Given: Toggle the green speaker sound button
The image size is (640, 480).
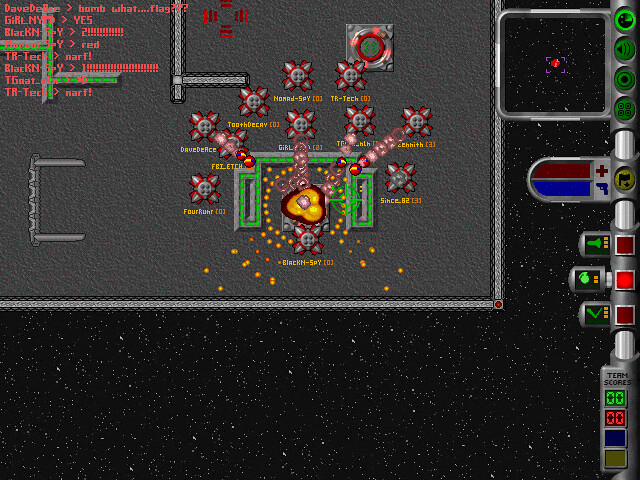Looking at the screenshot, I should point(625,48).
